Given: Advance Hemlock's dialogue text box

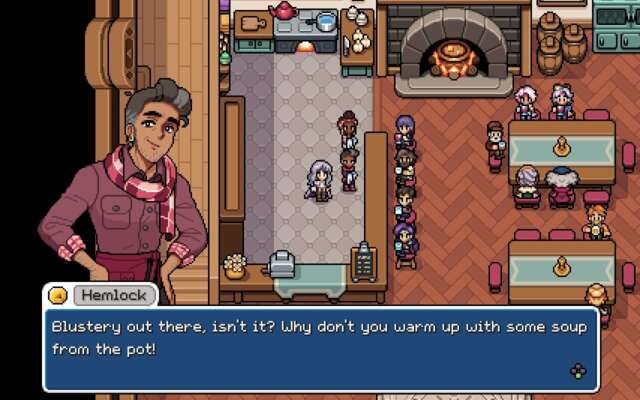Looking at the screenshot, I should (578, 371).
